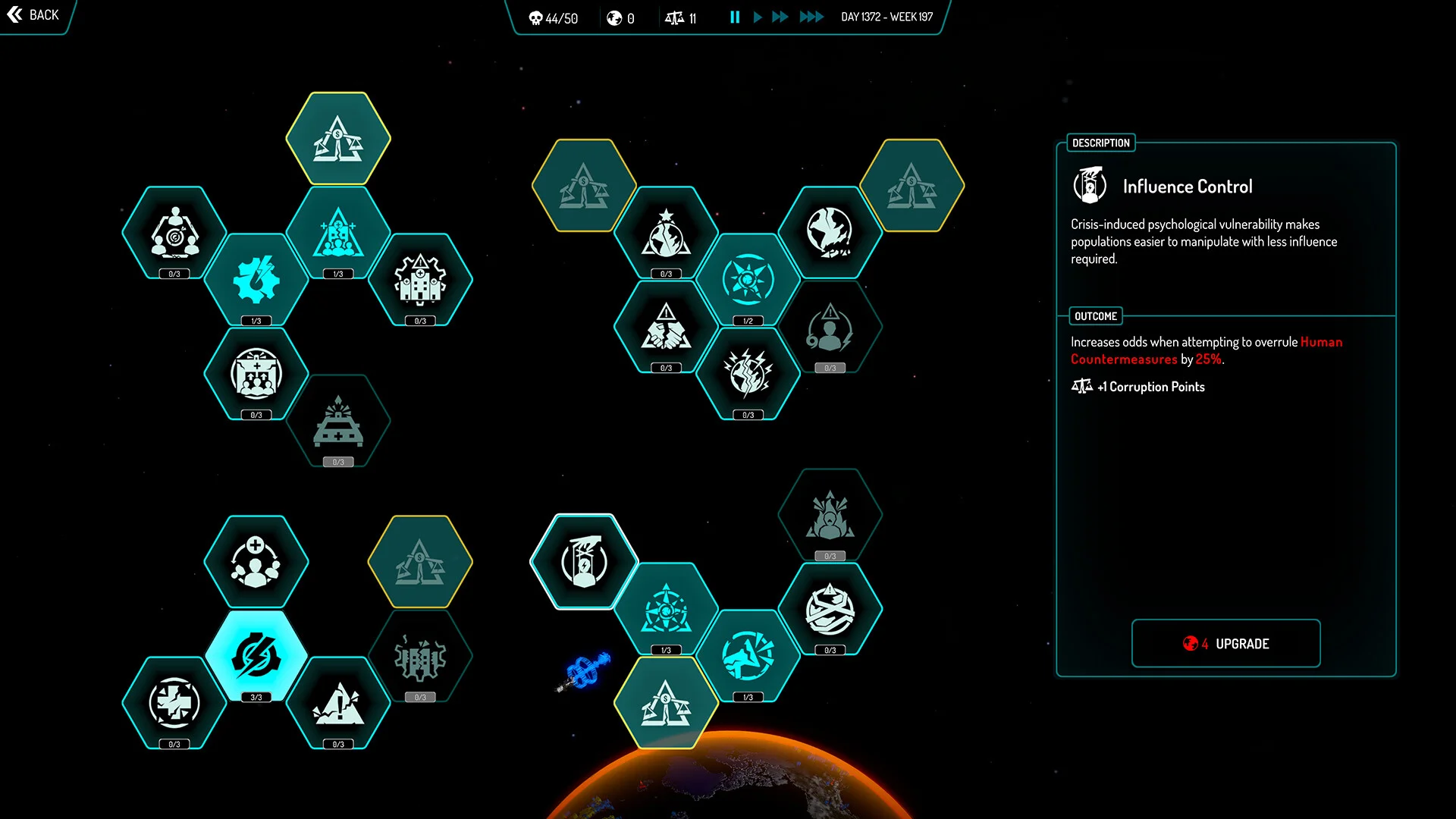Set game speed to triple fast-forward
Viewport: 1456px width, 819px height.
tap(811, 17)
